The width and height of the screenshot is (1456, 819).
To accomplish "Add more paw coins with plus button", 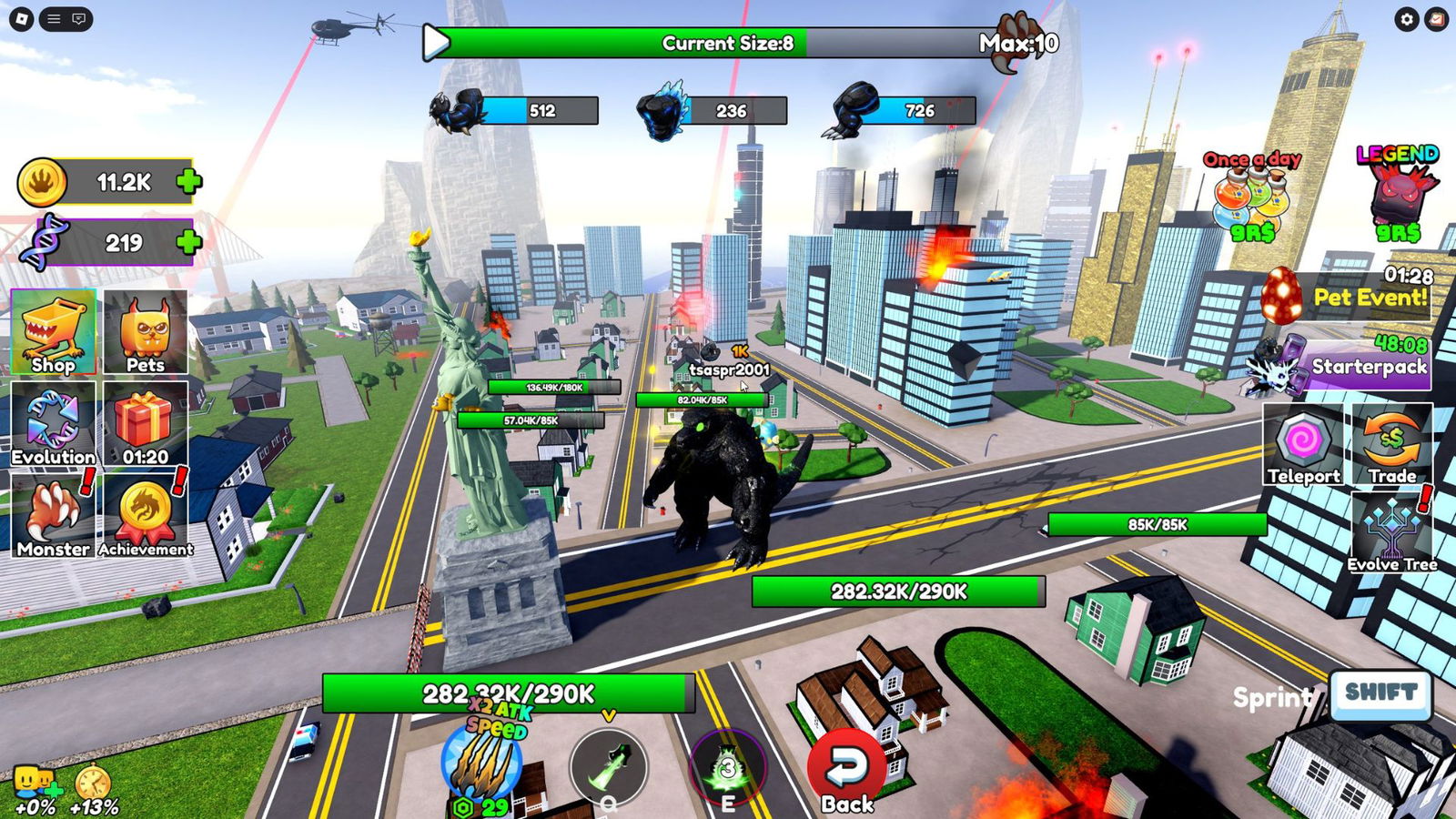I will pos(189,182).
